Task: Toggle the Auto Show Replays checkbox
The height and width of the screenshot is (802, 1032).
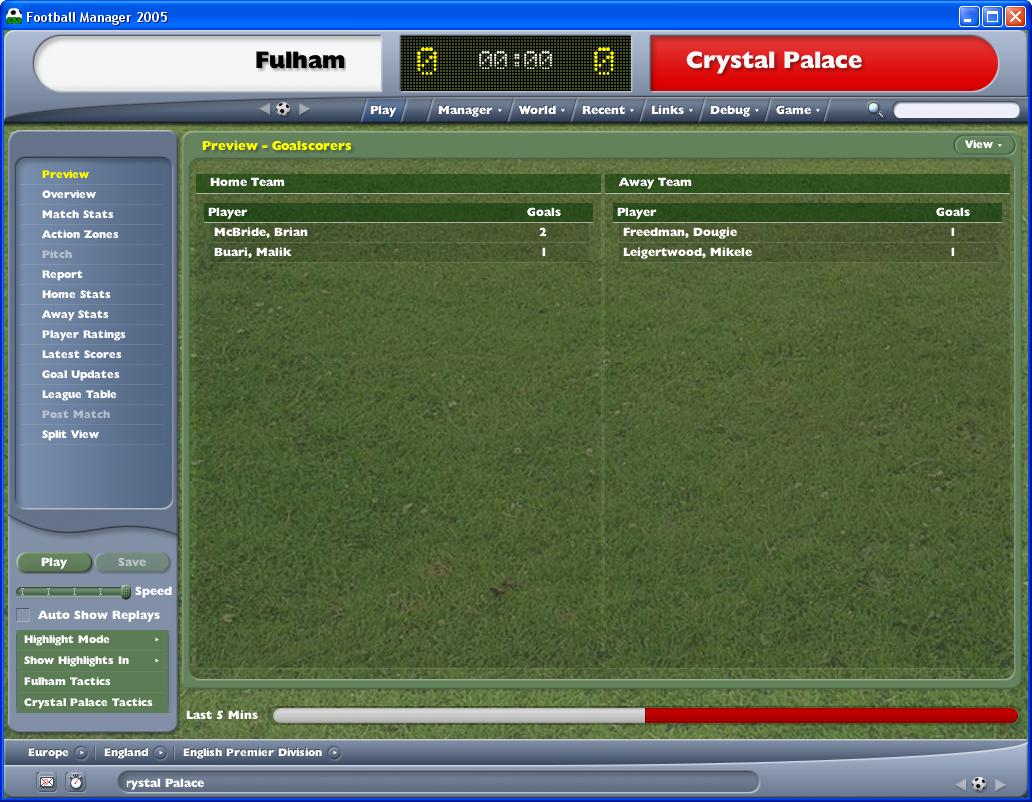Action: click(23, 615)
